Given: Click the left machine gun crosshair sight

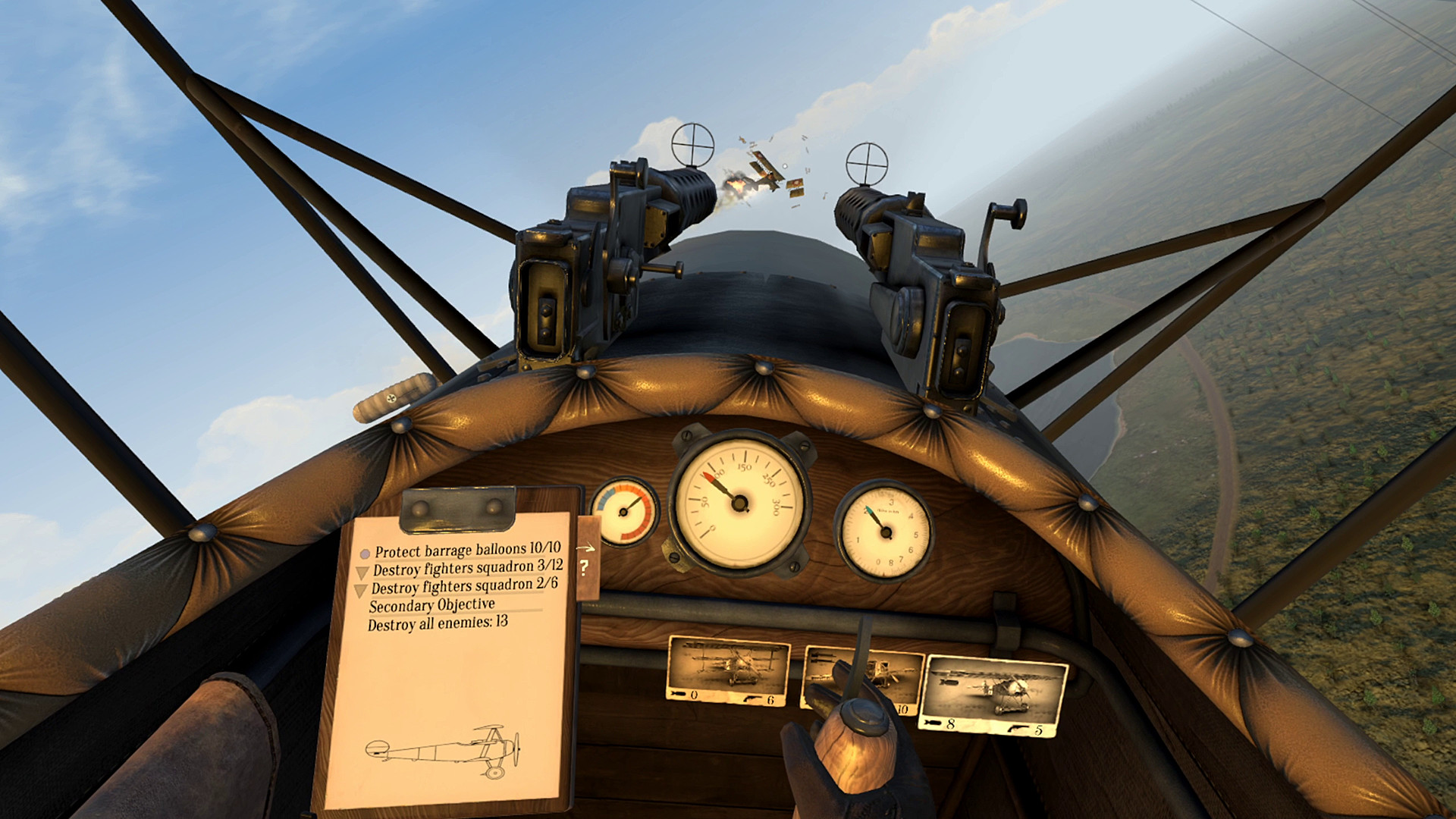Looking at the screenshot, I should click(692, 143).
